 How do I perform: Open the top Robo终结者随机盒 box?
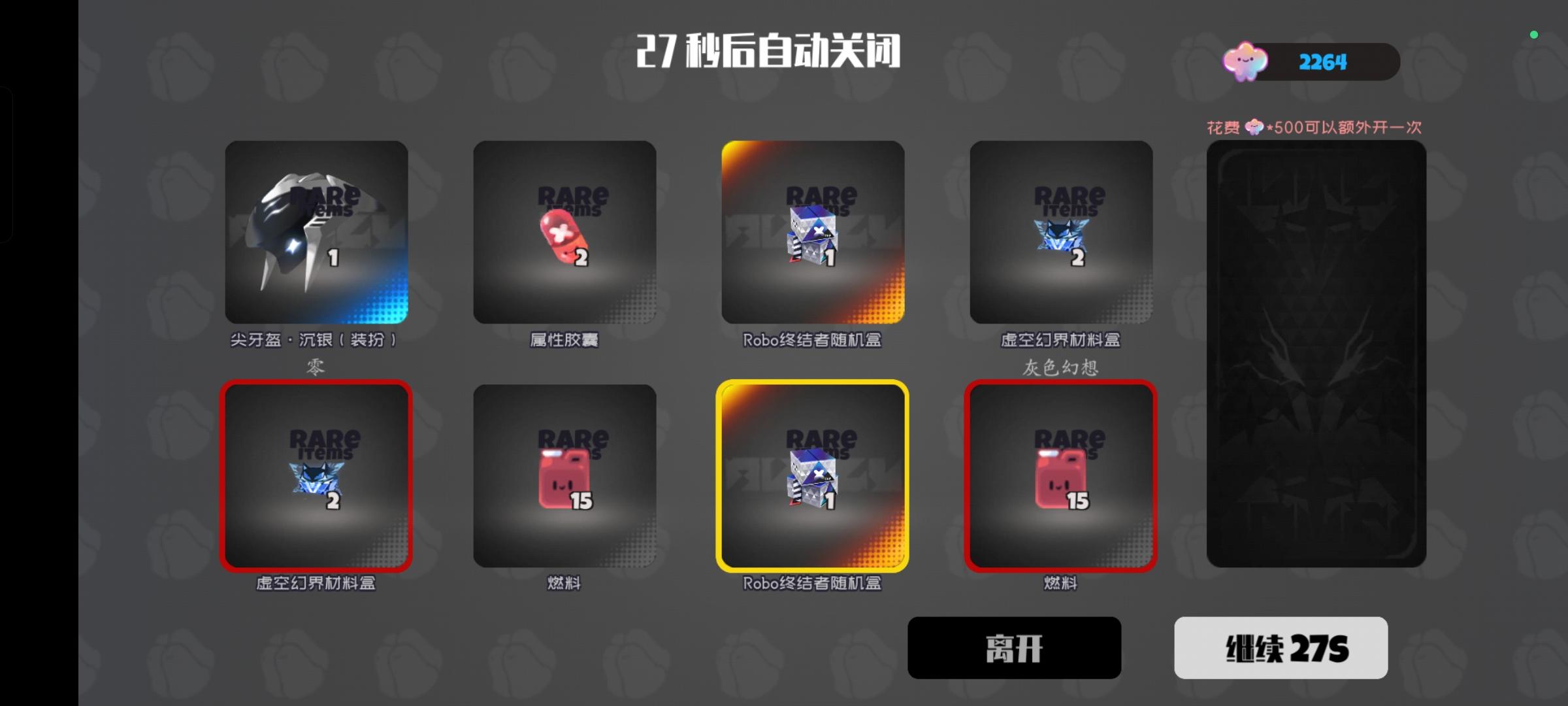[x=813, y=235]
